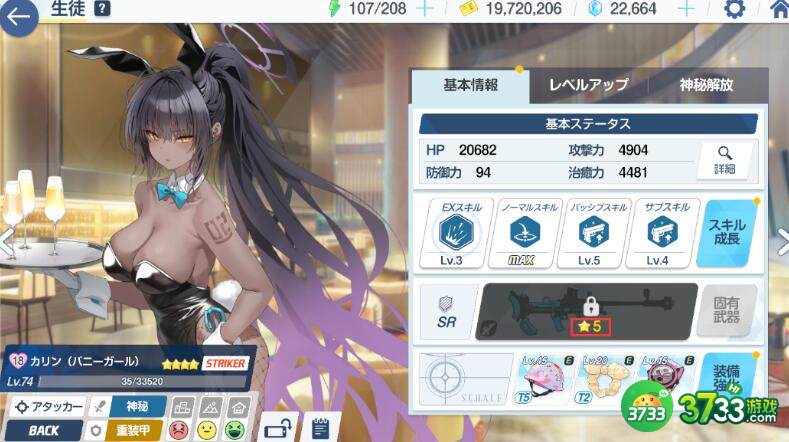Open the 神秘解放 tab
789x442 pixels.
[706, 85]
